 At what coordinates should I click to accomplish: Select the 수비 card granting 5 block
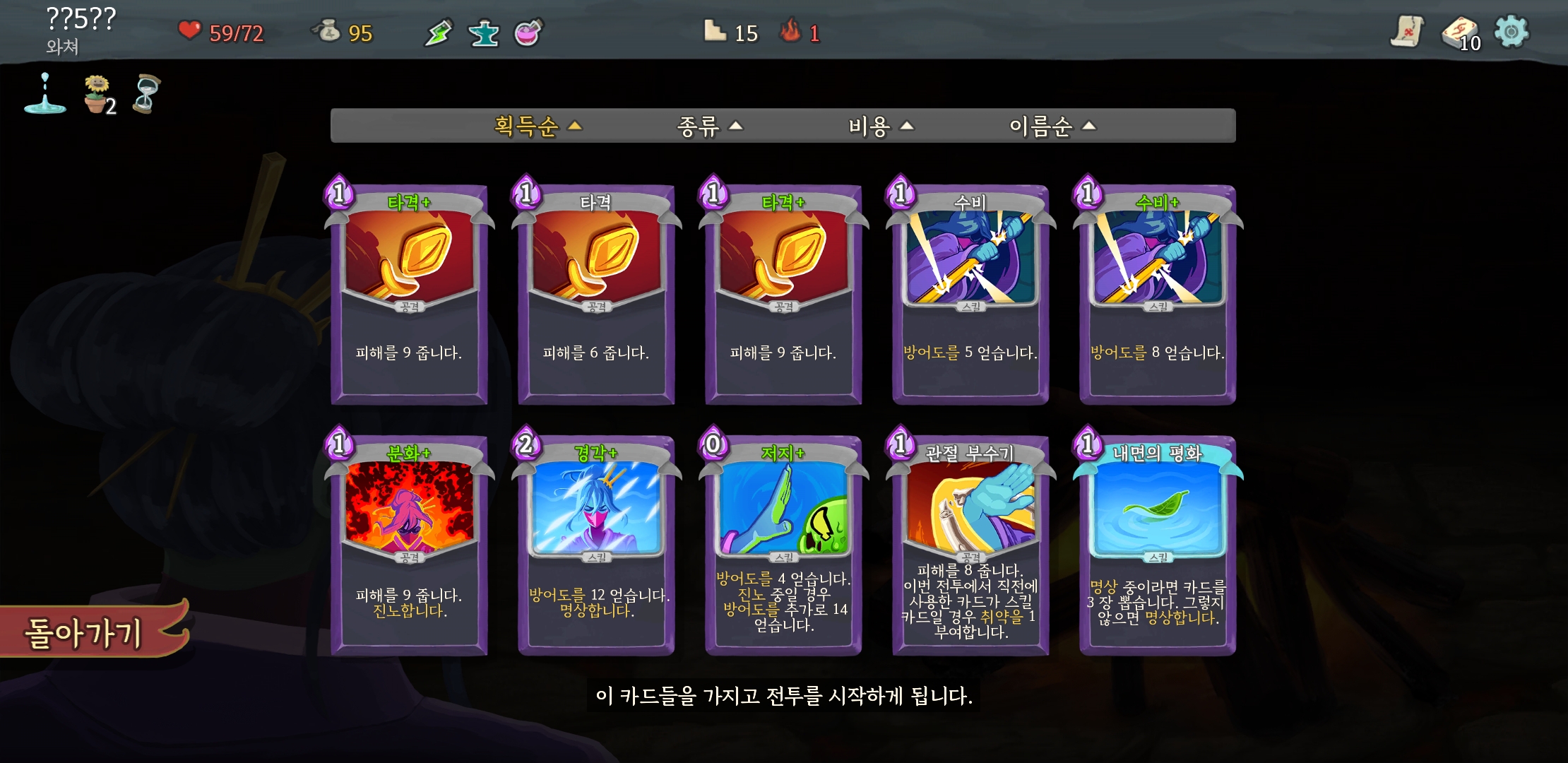pos(970,295)
